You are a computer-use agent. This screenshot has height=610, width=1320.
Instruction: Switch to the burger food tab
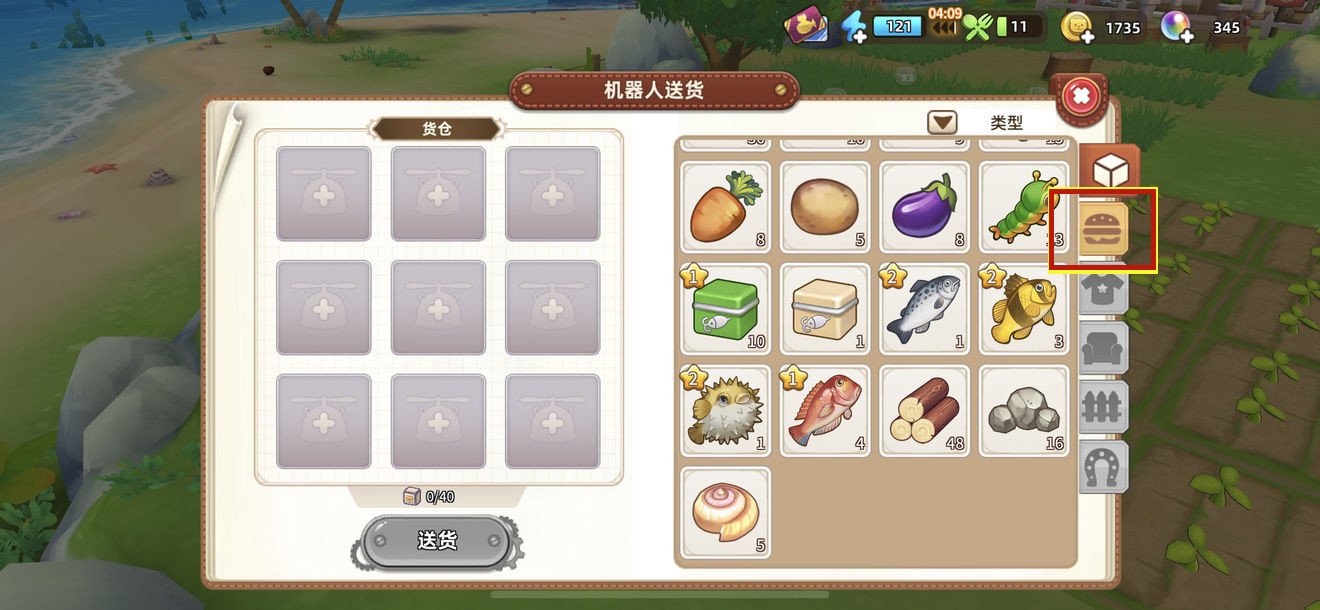click(x=1104, y=229)
